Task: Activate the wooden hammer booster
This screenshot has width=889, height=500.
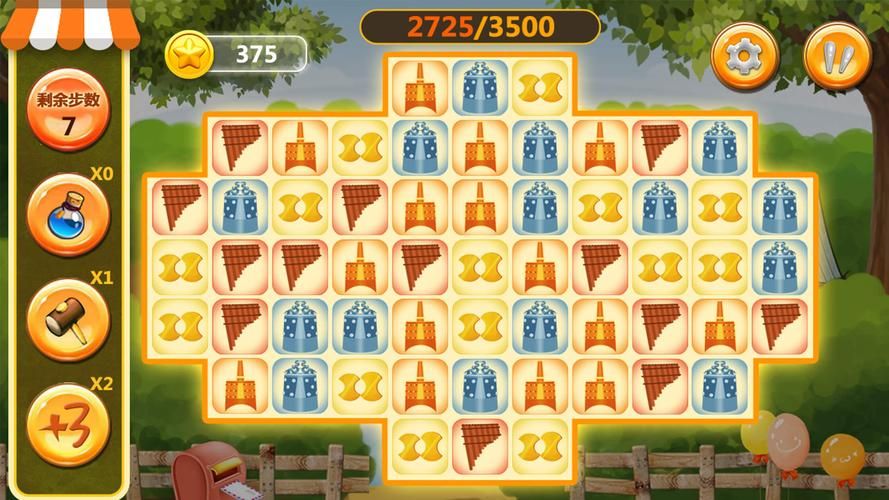Action: pos(68,320)
